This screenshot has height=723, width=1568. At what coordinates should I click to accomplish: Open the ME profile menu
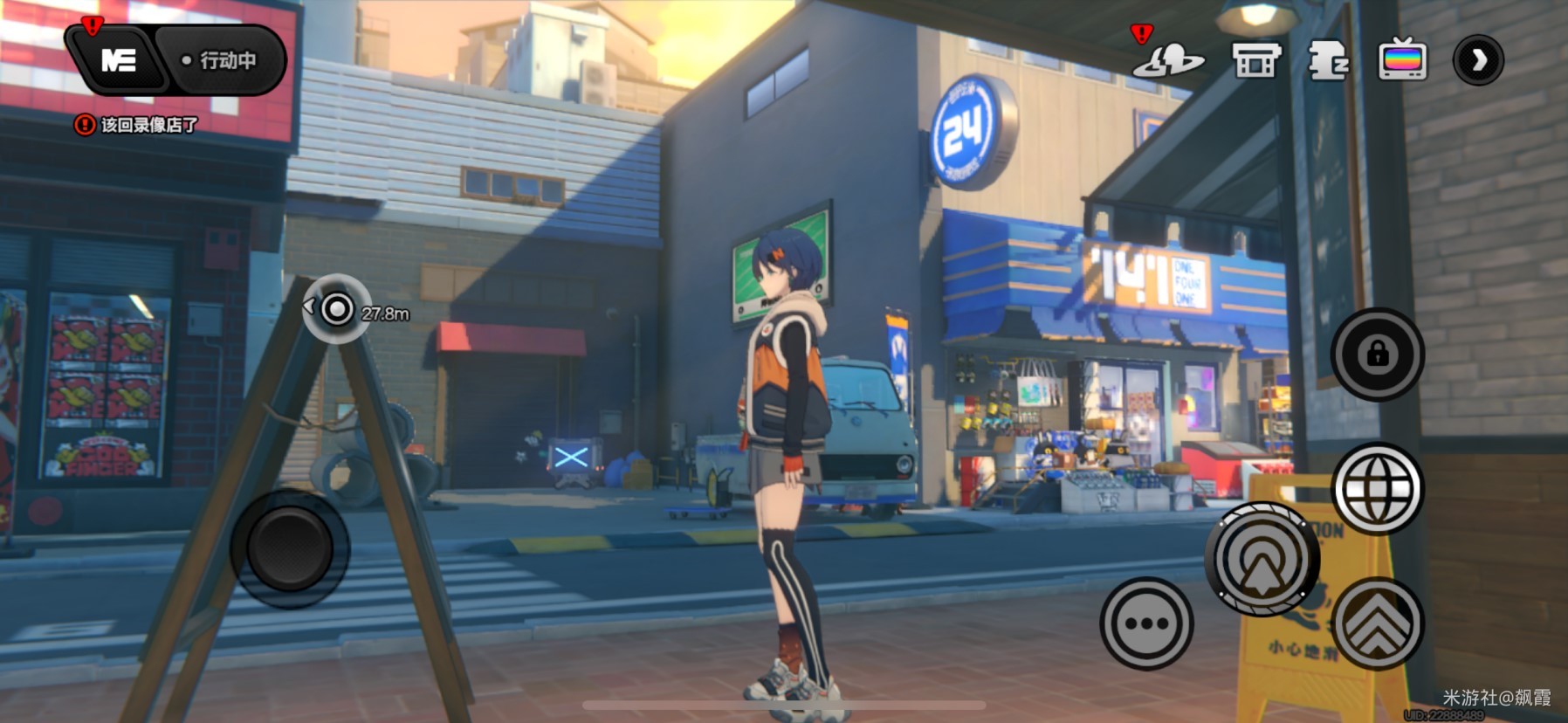pos(118,60)
